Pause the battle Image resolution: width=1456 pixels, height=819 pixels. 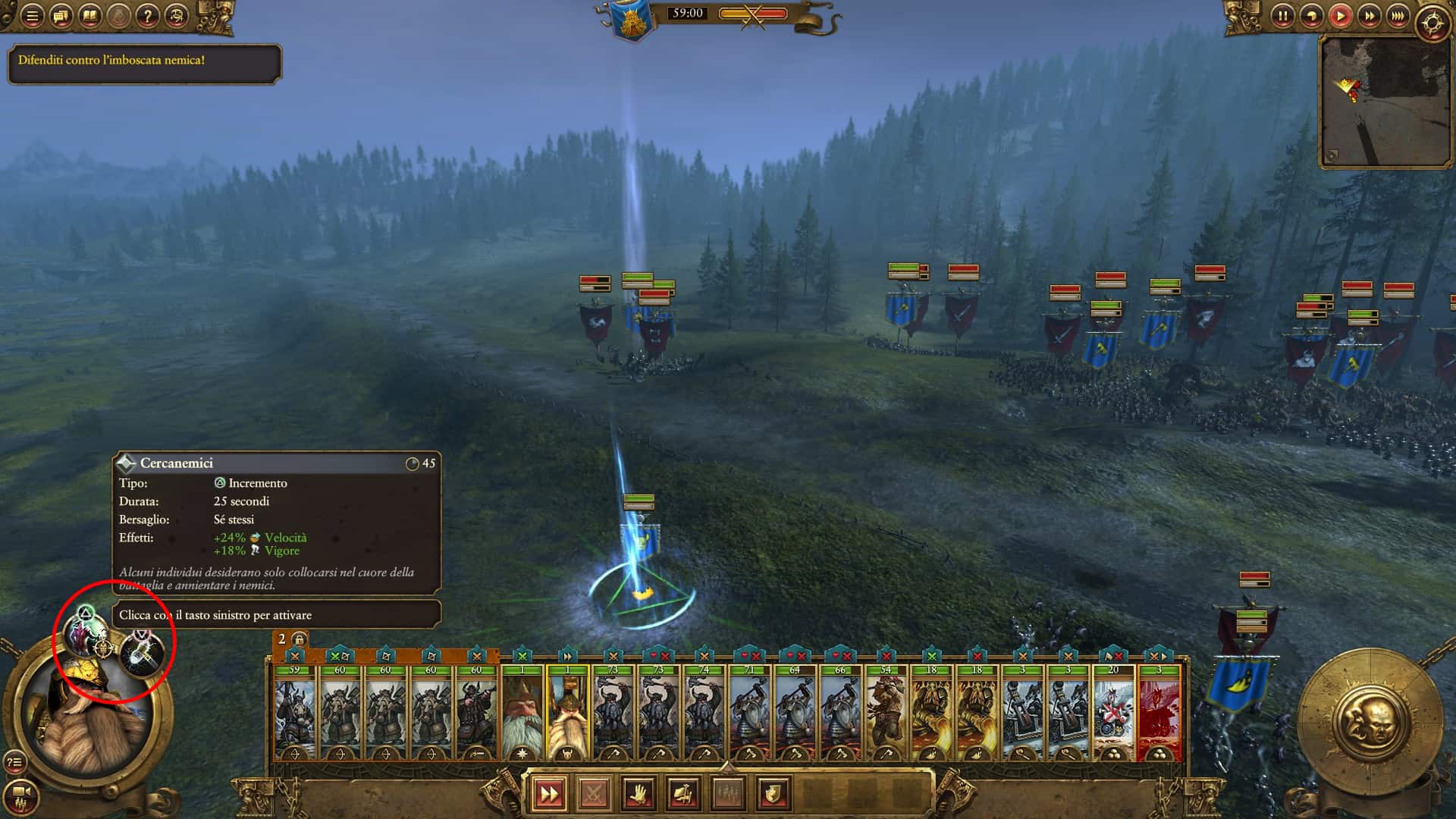point(1282,16)
